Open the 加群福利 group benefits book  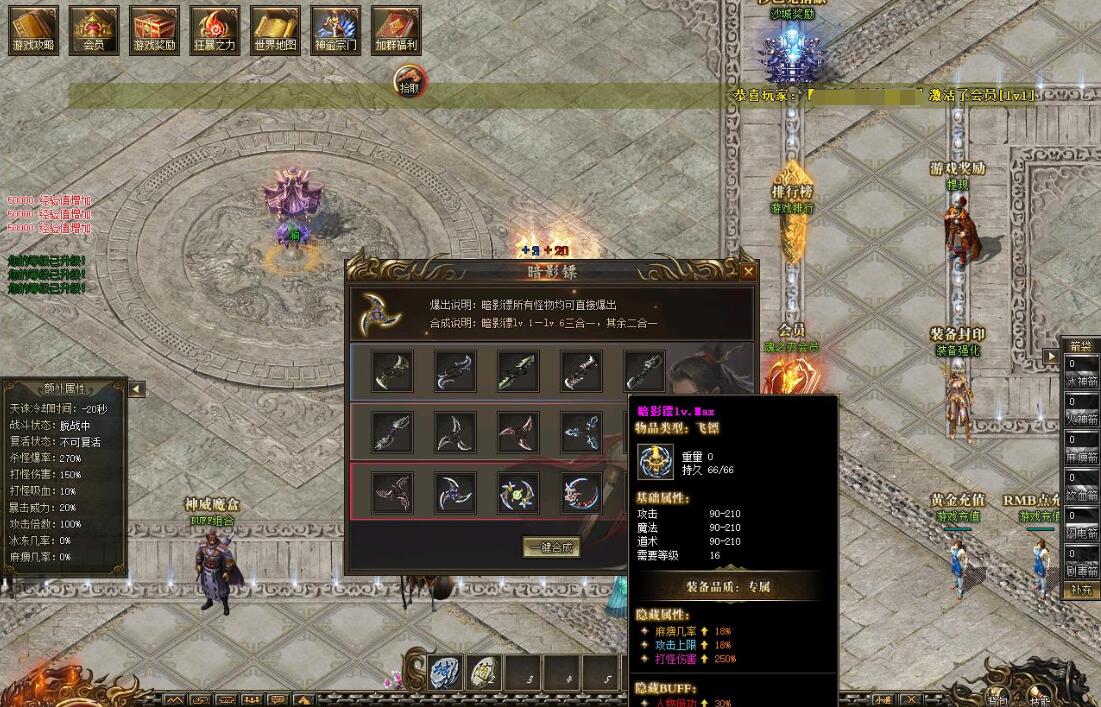396,30
